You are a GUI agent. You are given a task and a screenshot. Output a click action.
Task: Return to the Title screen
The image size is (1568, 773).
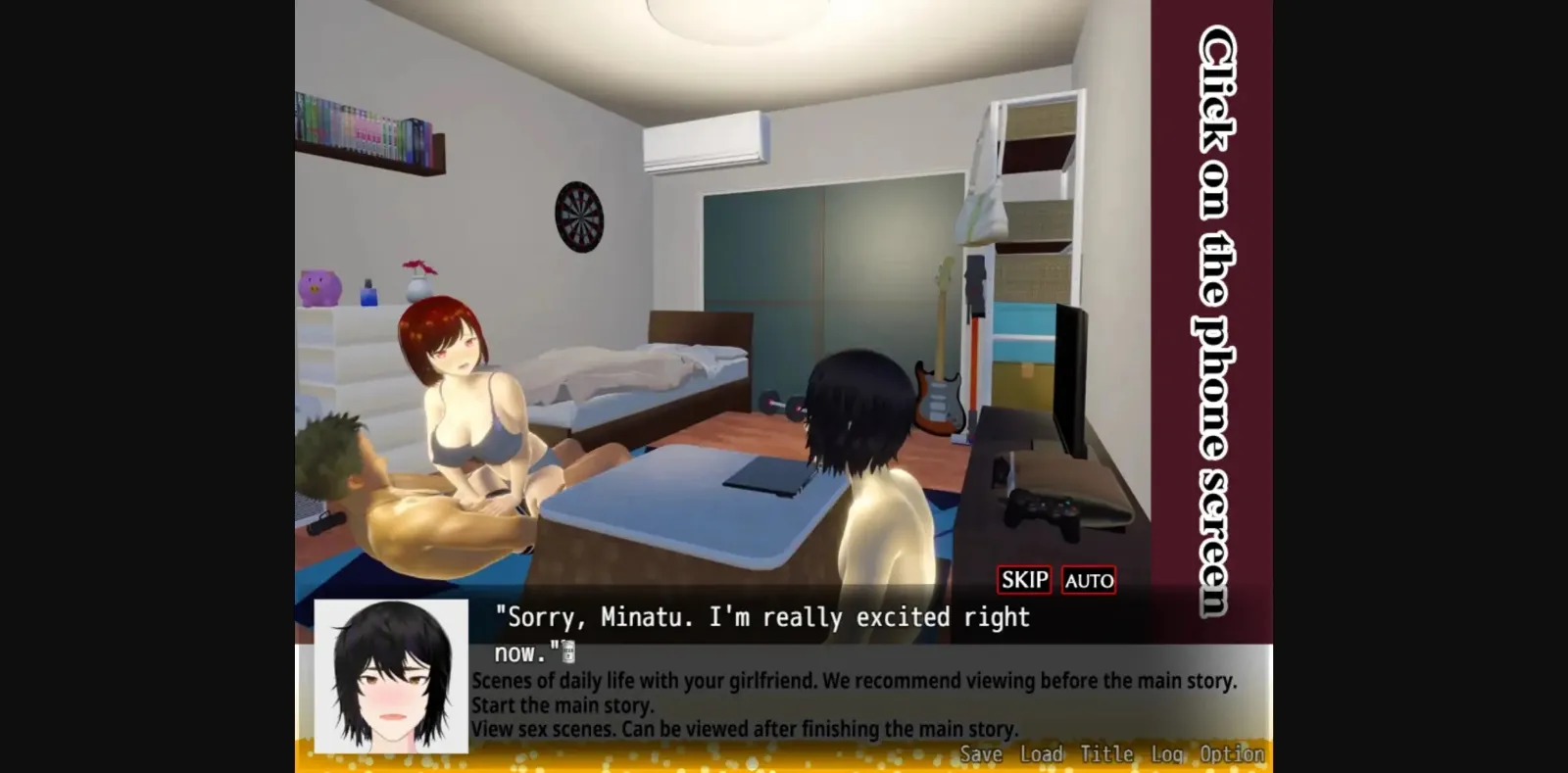[x=1107, y=753]
